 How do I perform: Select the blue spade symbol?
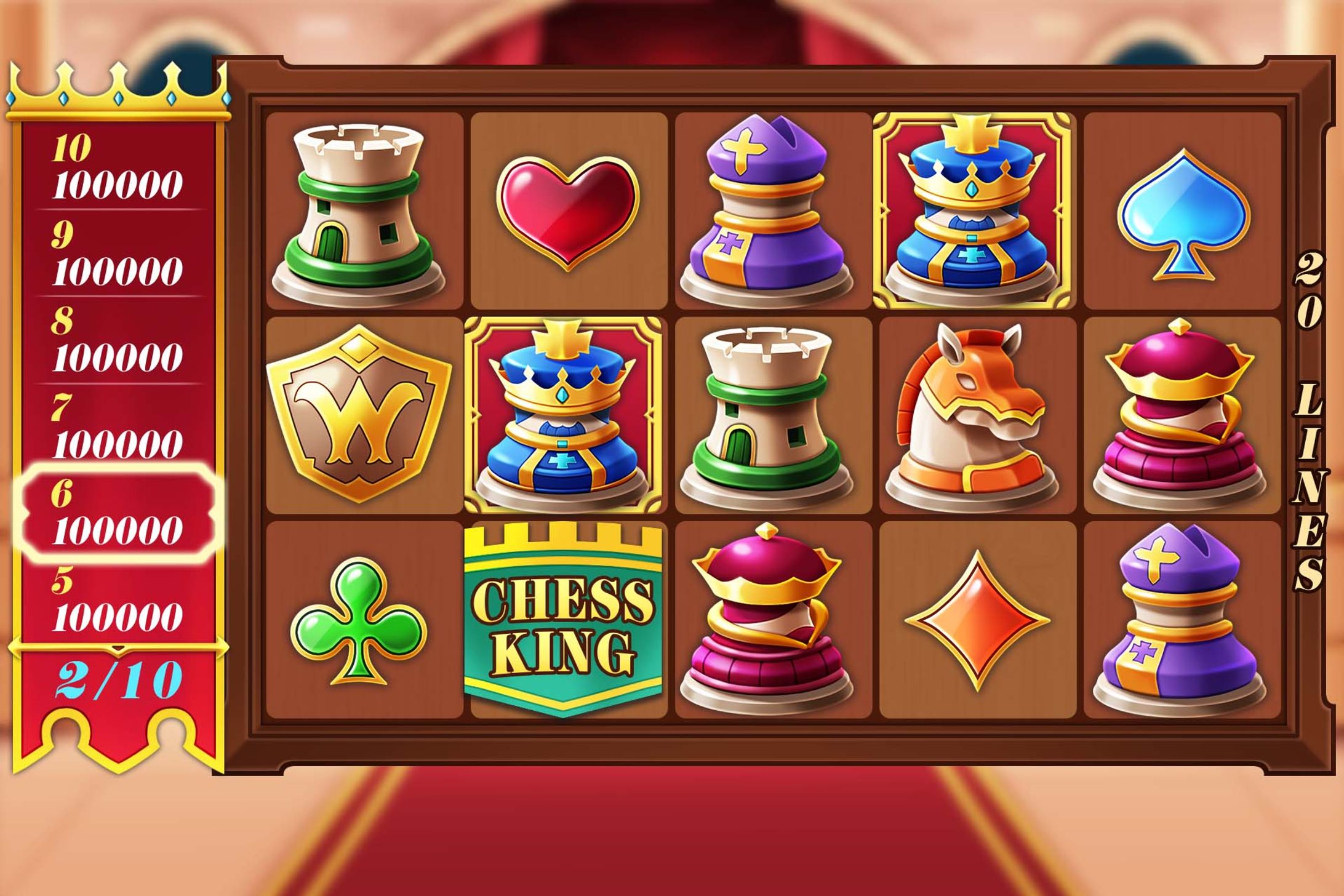(x=1185, y=212)
